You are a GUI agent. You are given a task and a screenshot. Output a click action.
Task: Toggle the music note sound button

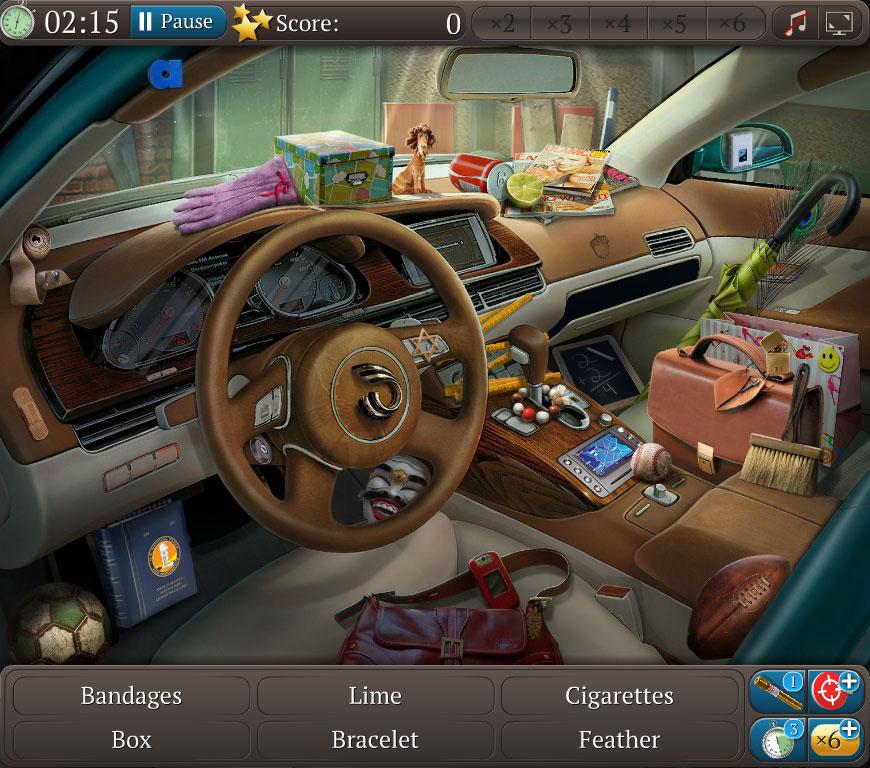tap(796, 22)
